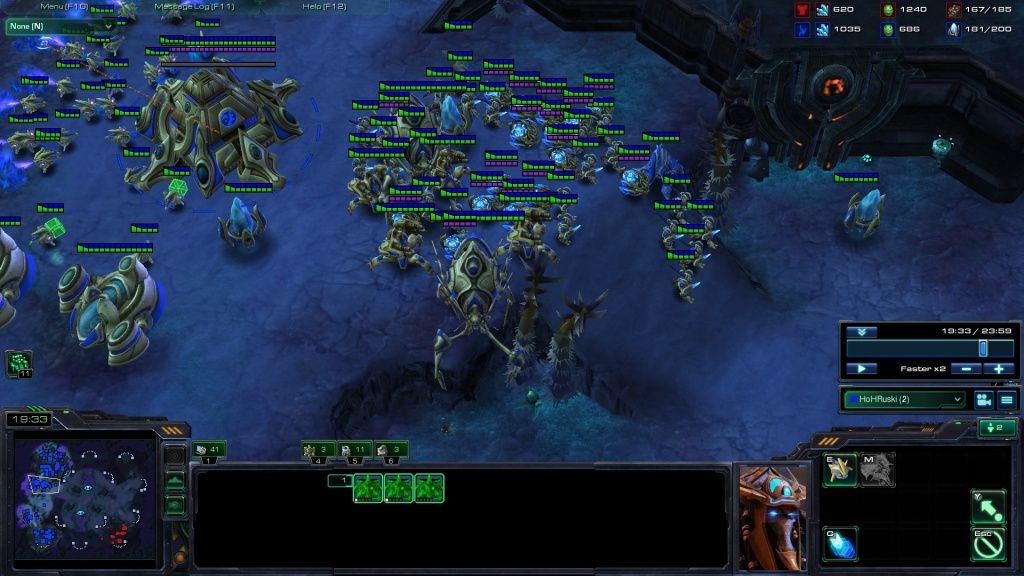Screen dimensions: 1024x576
Task: Open the replay options list button
Action: [x=1006, y=399]
